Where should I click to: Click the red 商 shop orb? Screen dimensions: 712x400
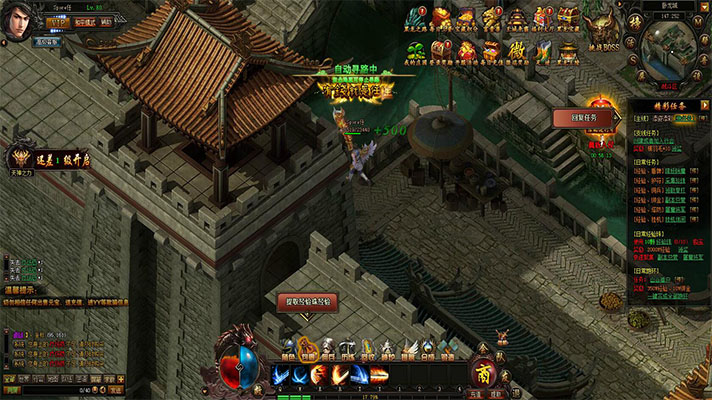click(485, 375)
